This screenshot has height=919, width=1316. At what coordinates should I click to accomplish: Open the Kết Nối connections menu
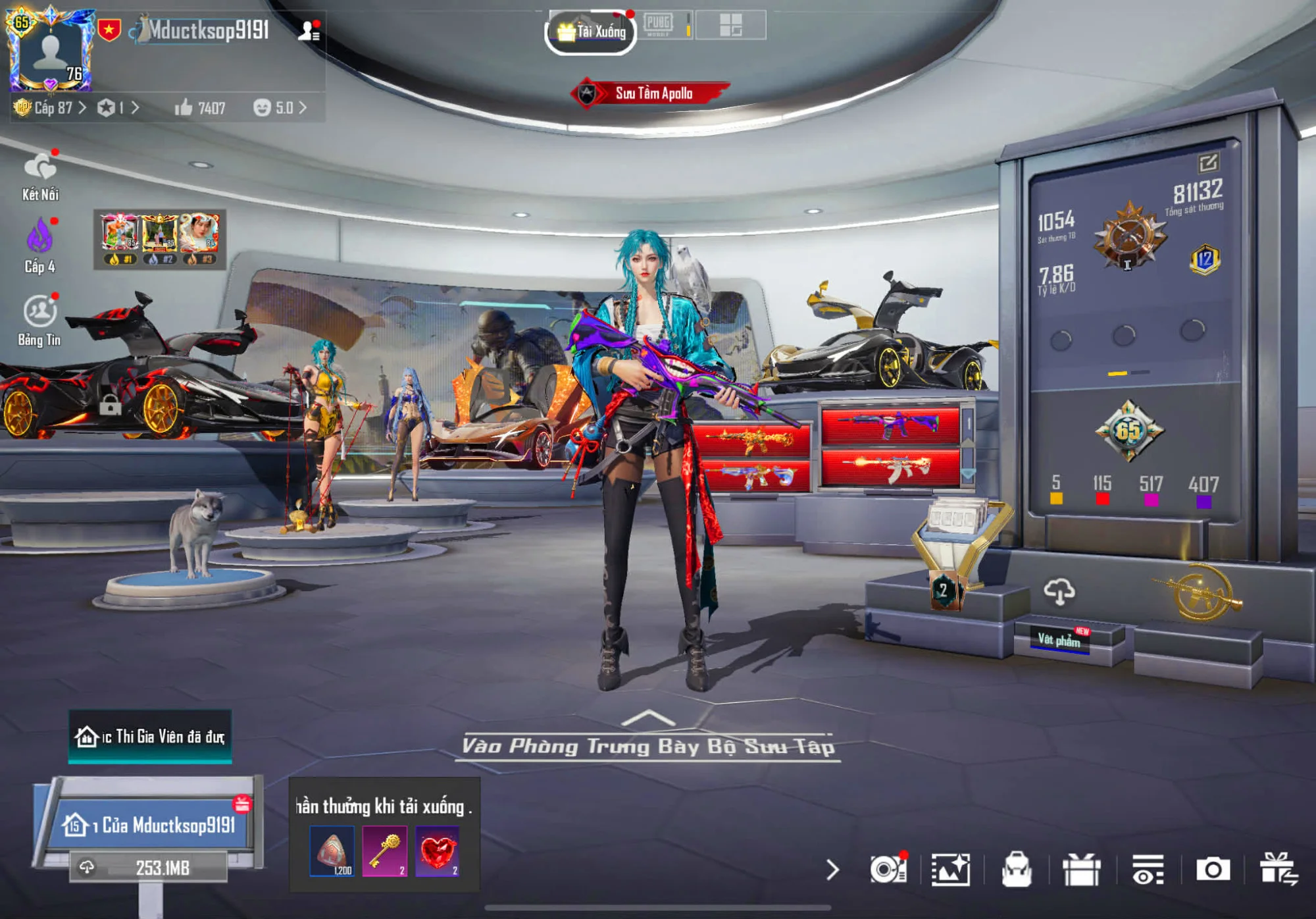(x=40, y=176)
